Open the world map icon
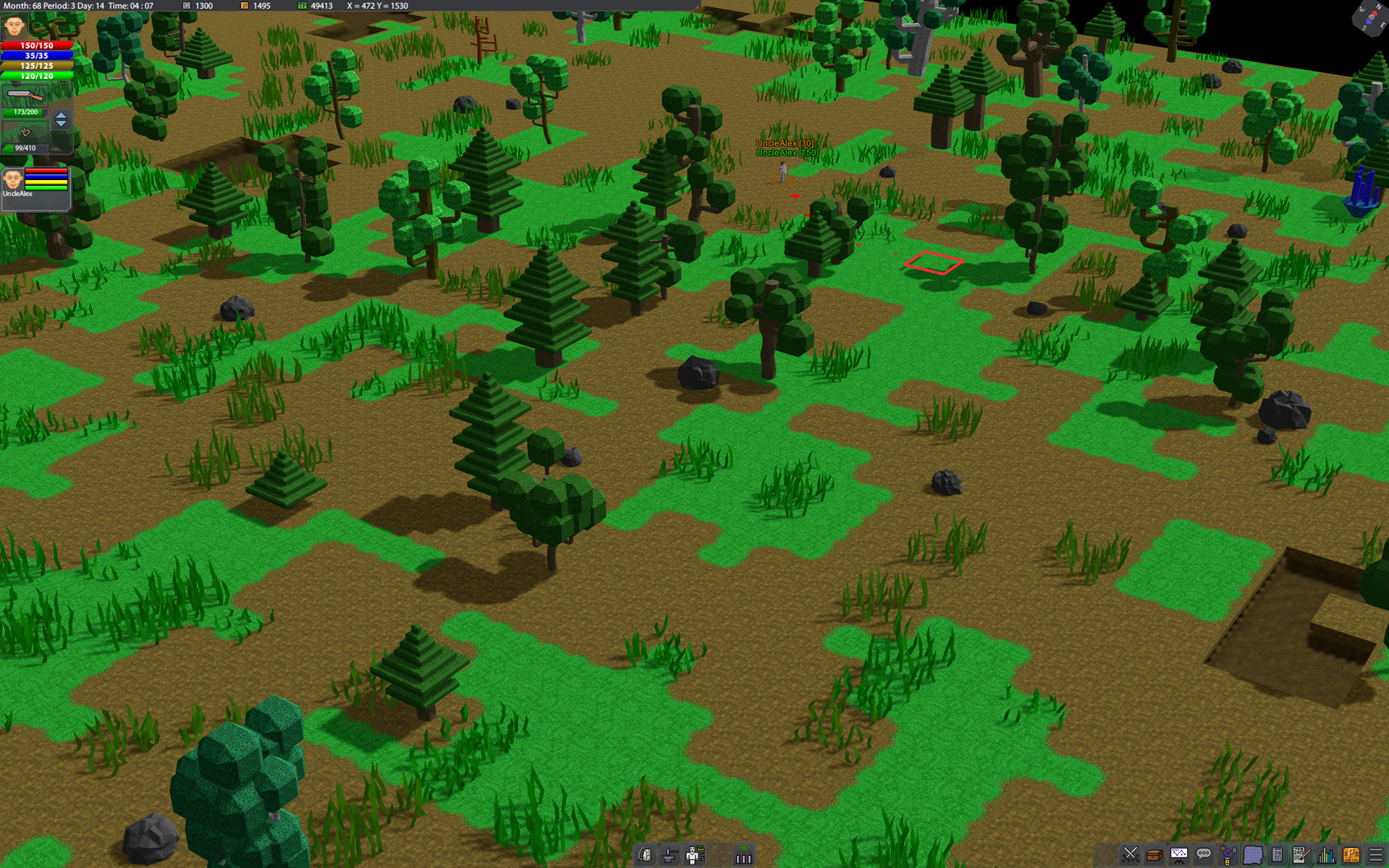Image resolution: width=1389 pixels, height=868 pixels. (1252, 856)
